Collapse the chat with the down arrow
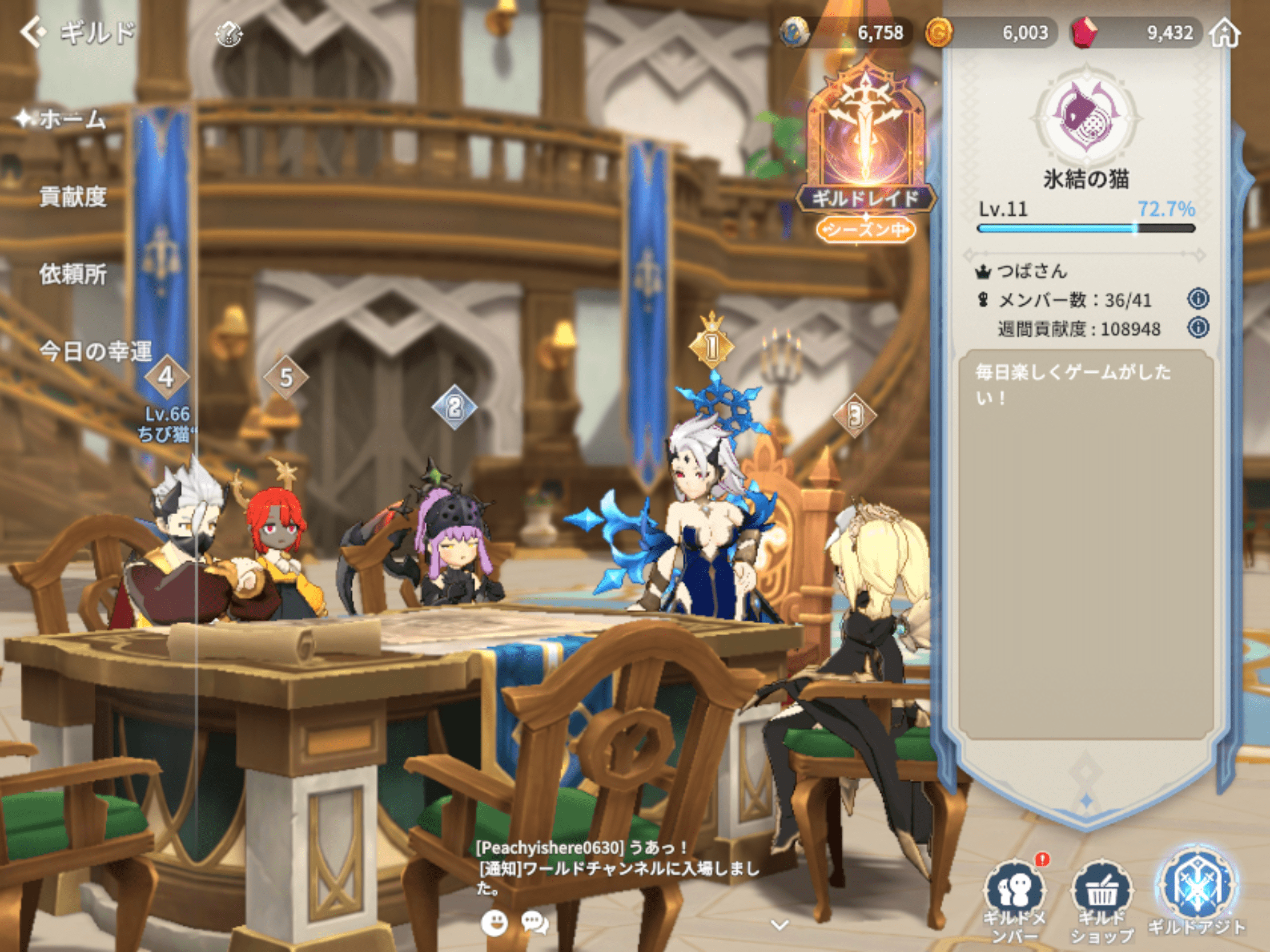1270x952 pixels. [x=779, y=925]
